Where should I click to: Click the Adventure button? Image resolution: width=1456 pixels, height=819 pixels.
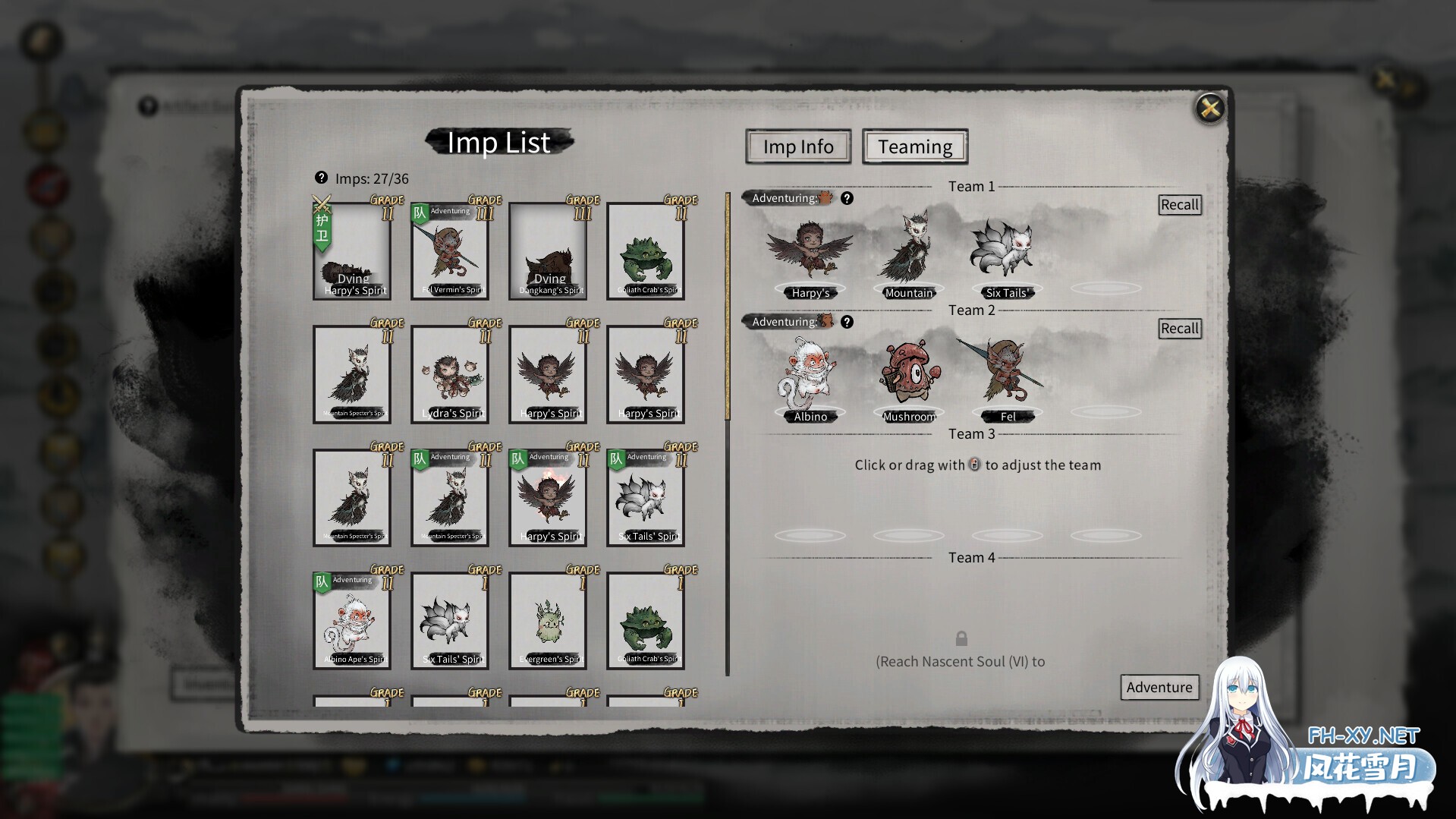coord(1159,687)
